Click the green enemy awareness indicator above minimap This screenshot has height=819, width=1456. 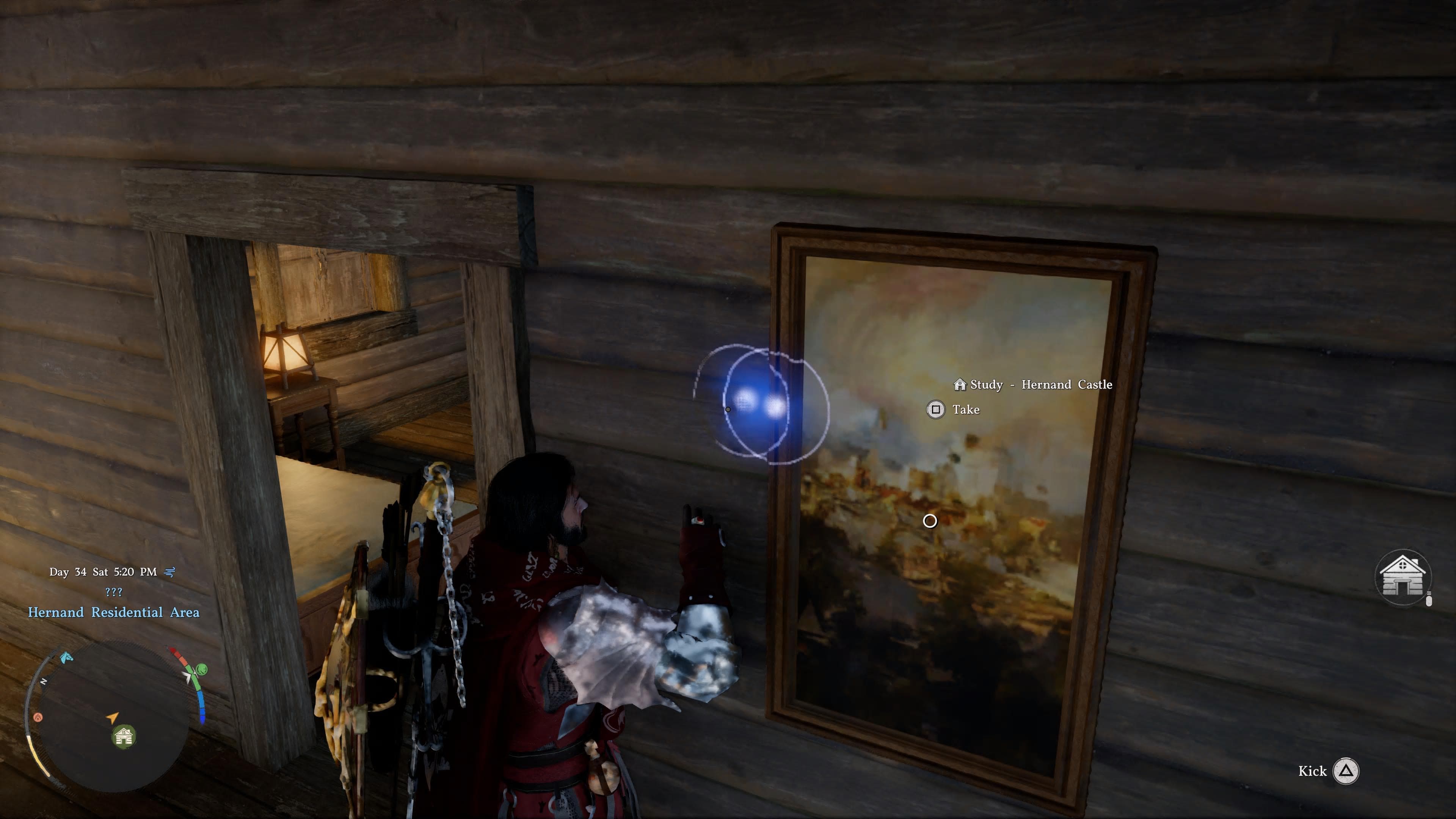tap(201, 669)
